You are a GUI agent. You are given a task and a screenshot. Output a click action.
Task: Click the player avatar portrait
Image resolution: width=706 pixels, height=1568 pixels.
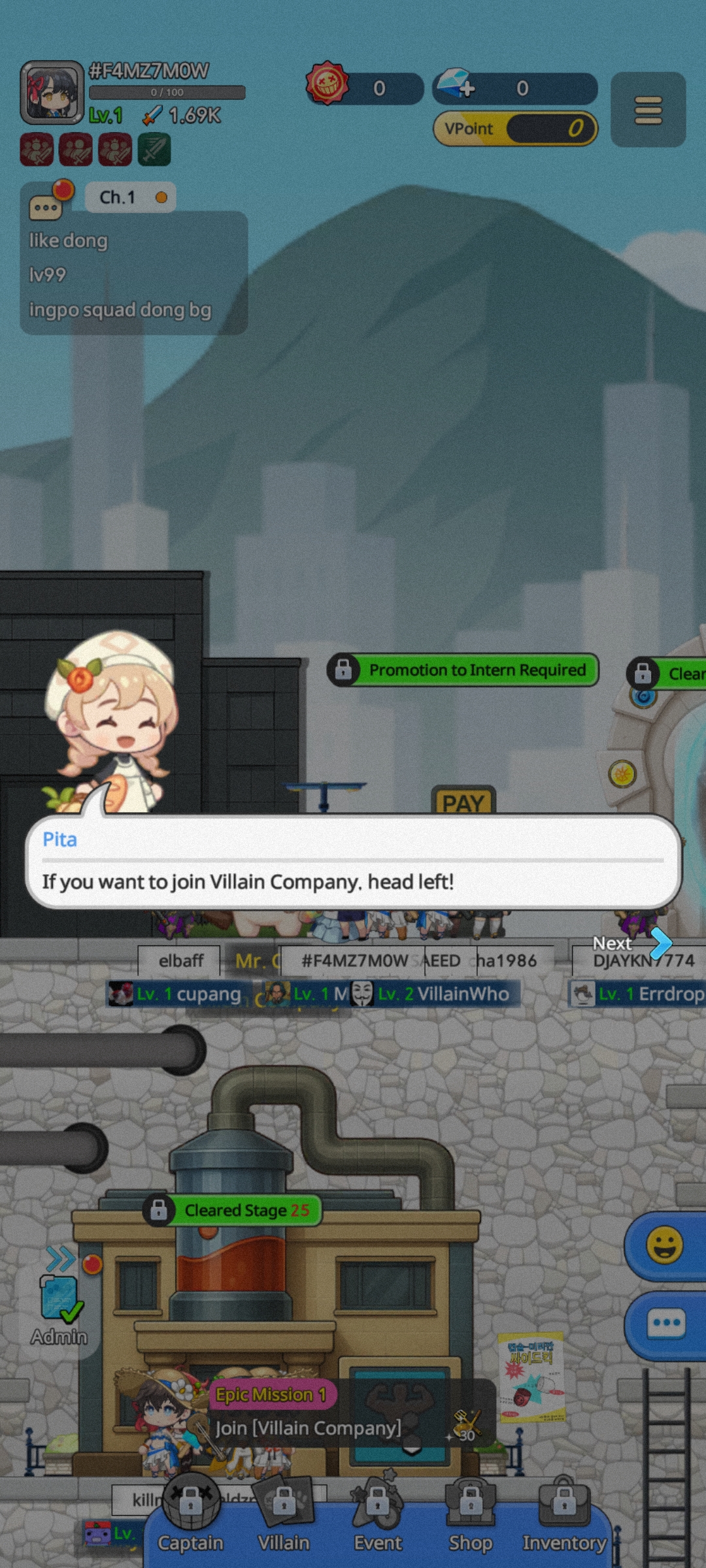pos(52,93)
